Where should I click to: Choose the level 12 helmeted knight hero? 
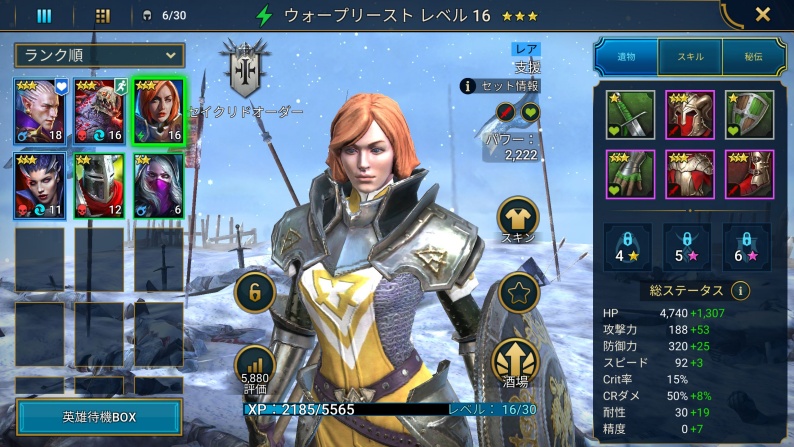(99, 185)
